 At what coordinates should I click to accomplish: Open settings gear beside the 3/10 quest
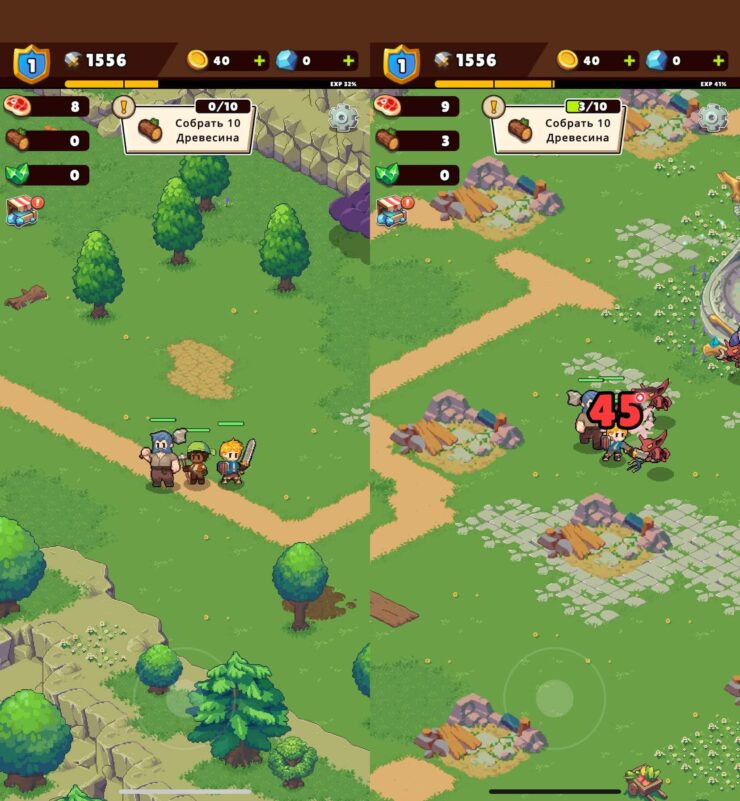coord(712,118)
